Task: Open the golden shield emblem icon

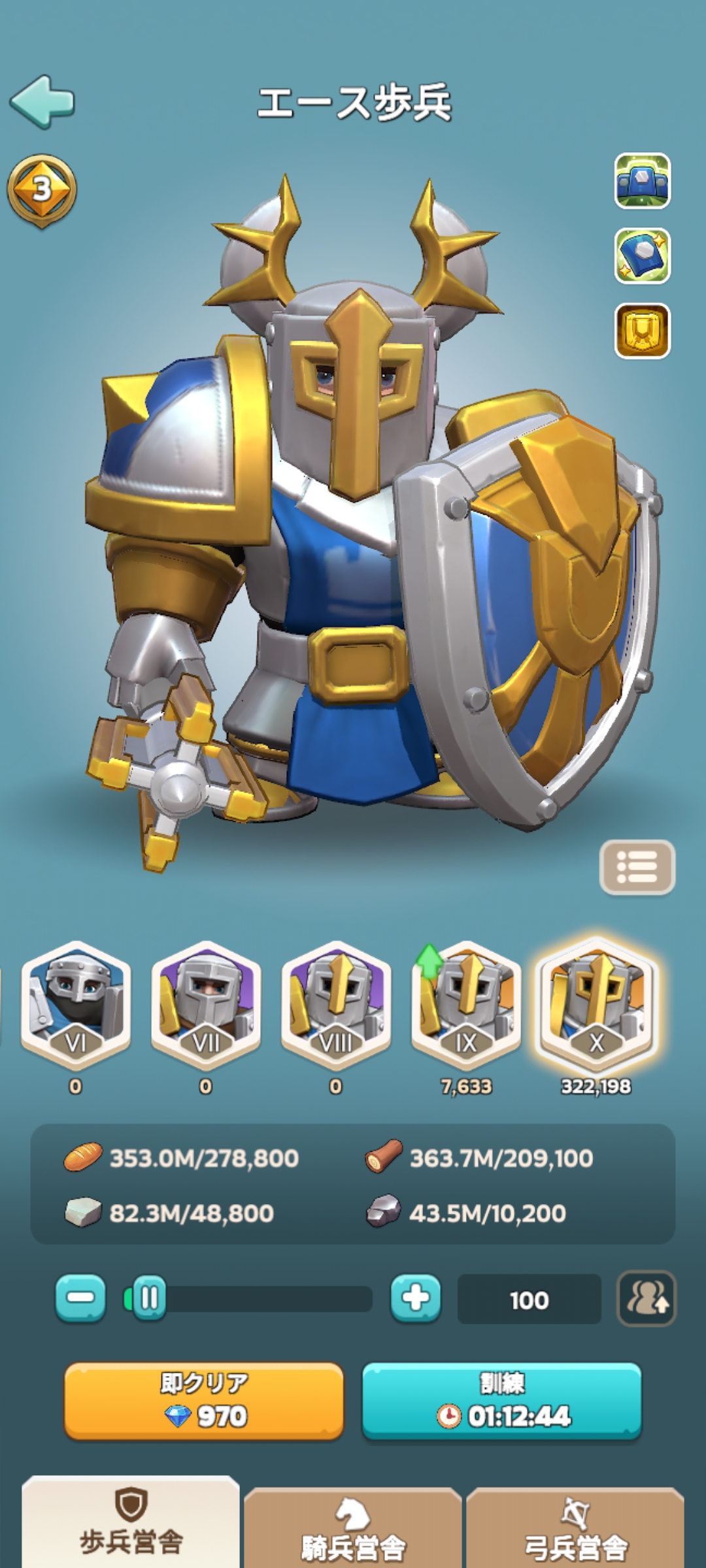Action: (642, 331)
